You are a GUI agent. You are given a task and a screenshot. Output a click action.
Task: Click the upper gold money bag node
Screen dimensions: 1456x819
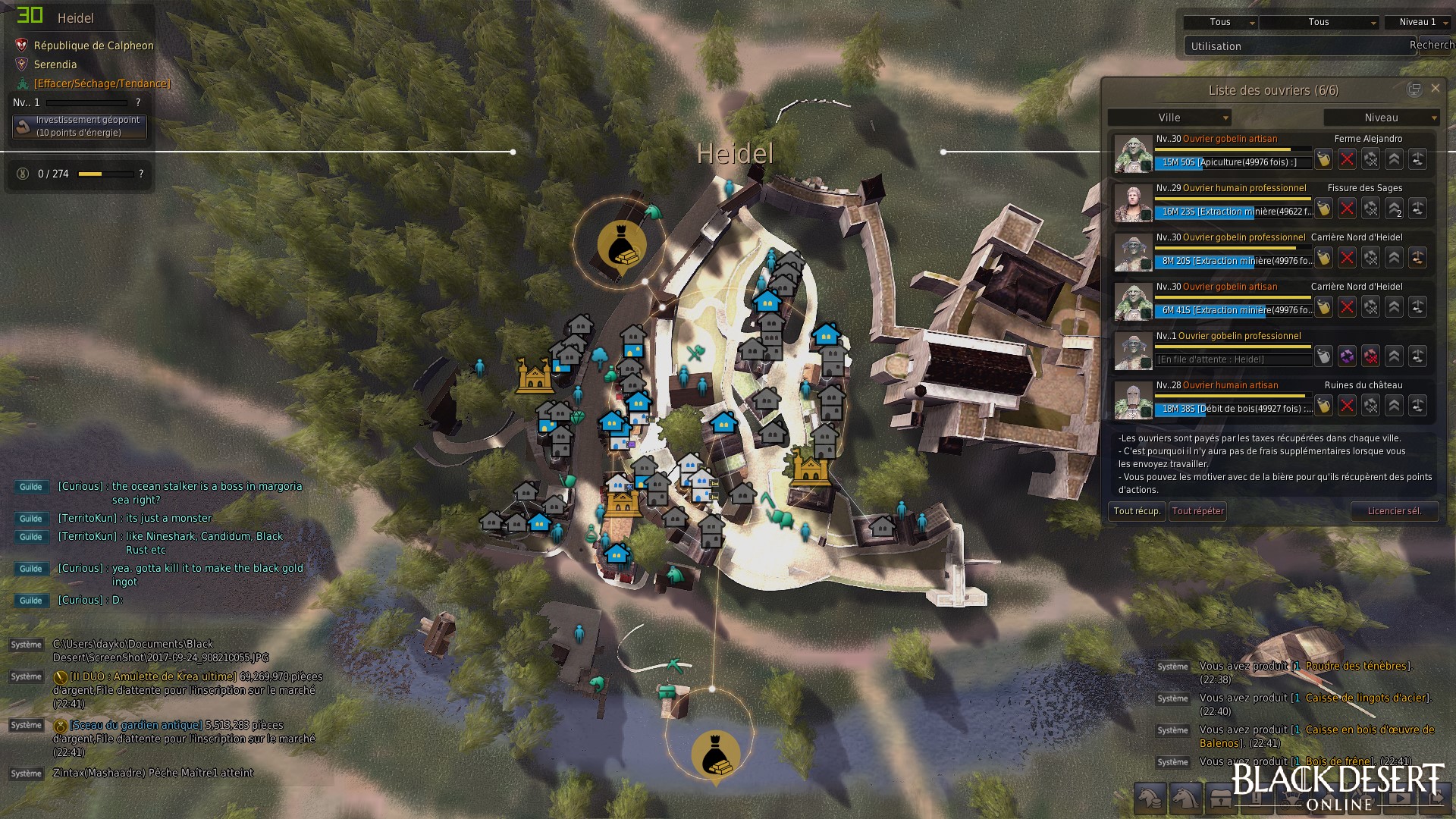(621, 243)
